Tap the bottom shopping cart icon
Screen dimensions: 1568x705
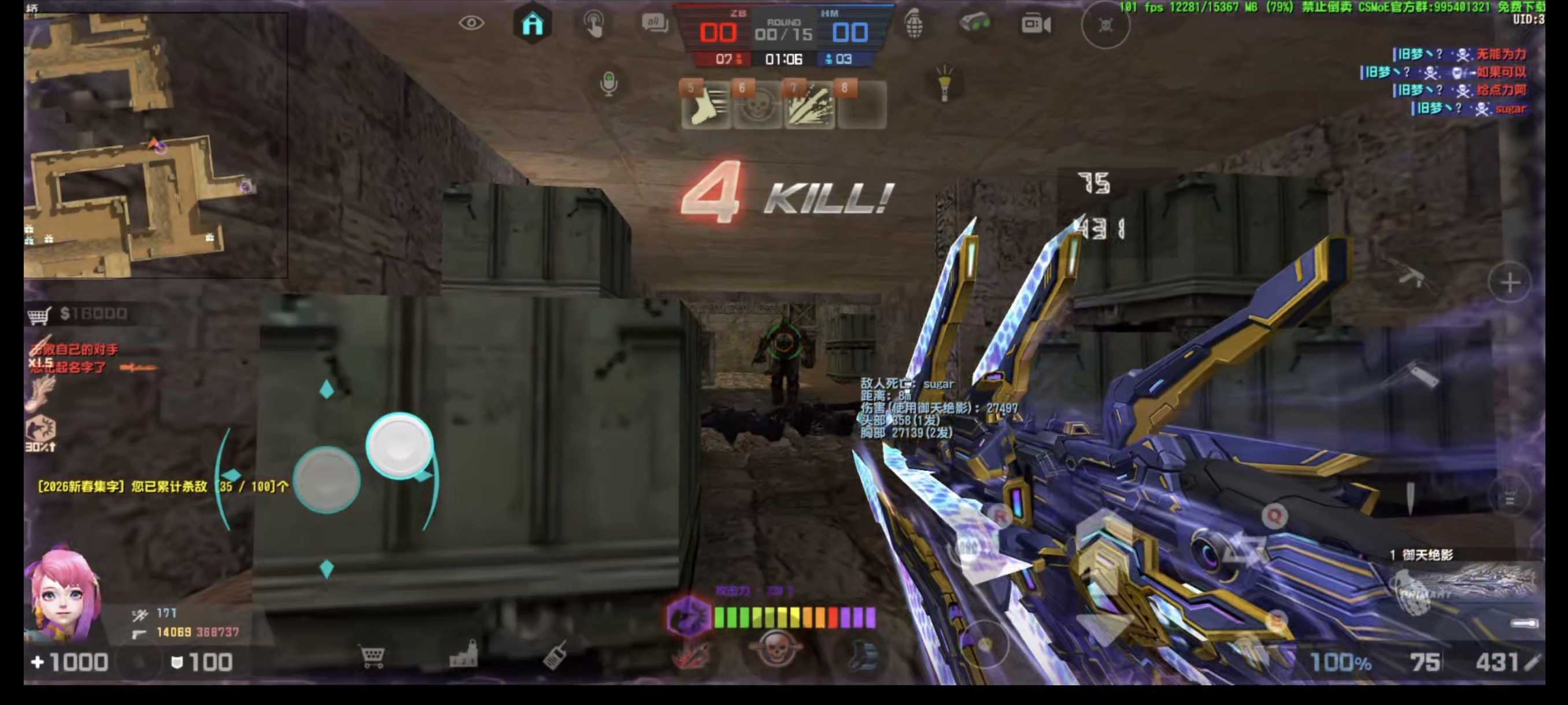372,657
